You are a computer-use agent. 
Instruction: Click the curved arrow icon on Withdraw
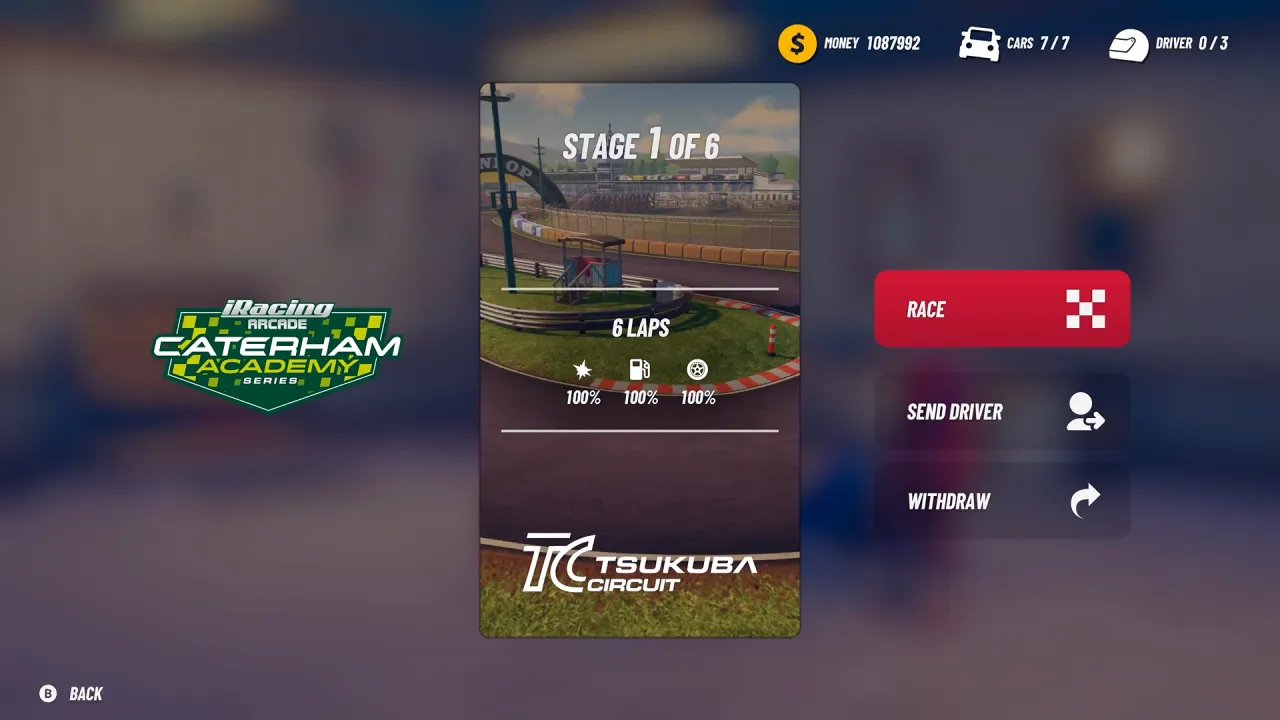click(1085, 501)
